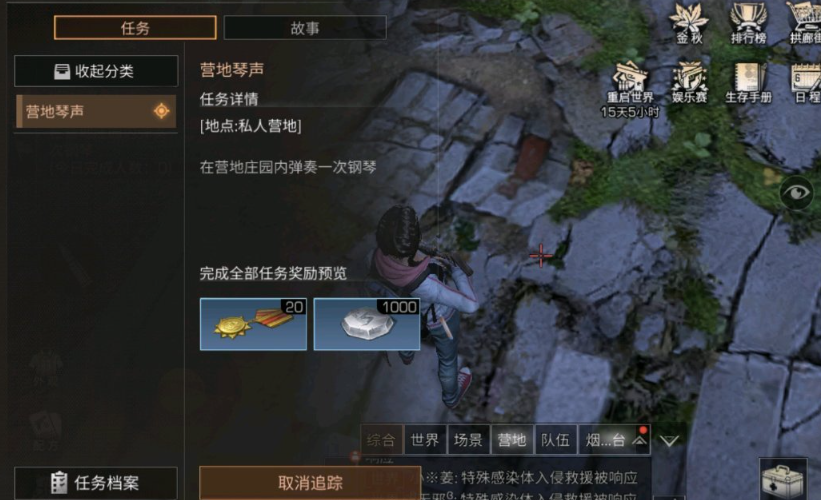Open the 金秋 autumn event icon
Viewport: 821px width, 500px height.
689,22
